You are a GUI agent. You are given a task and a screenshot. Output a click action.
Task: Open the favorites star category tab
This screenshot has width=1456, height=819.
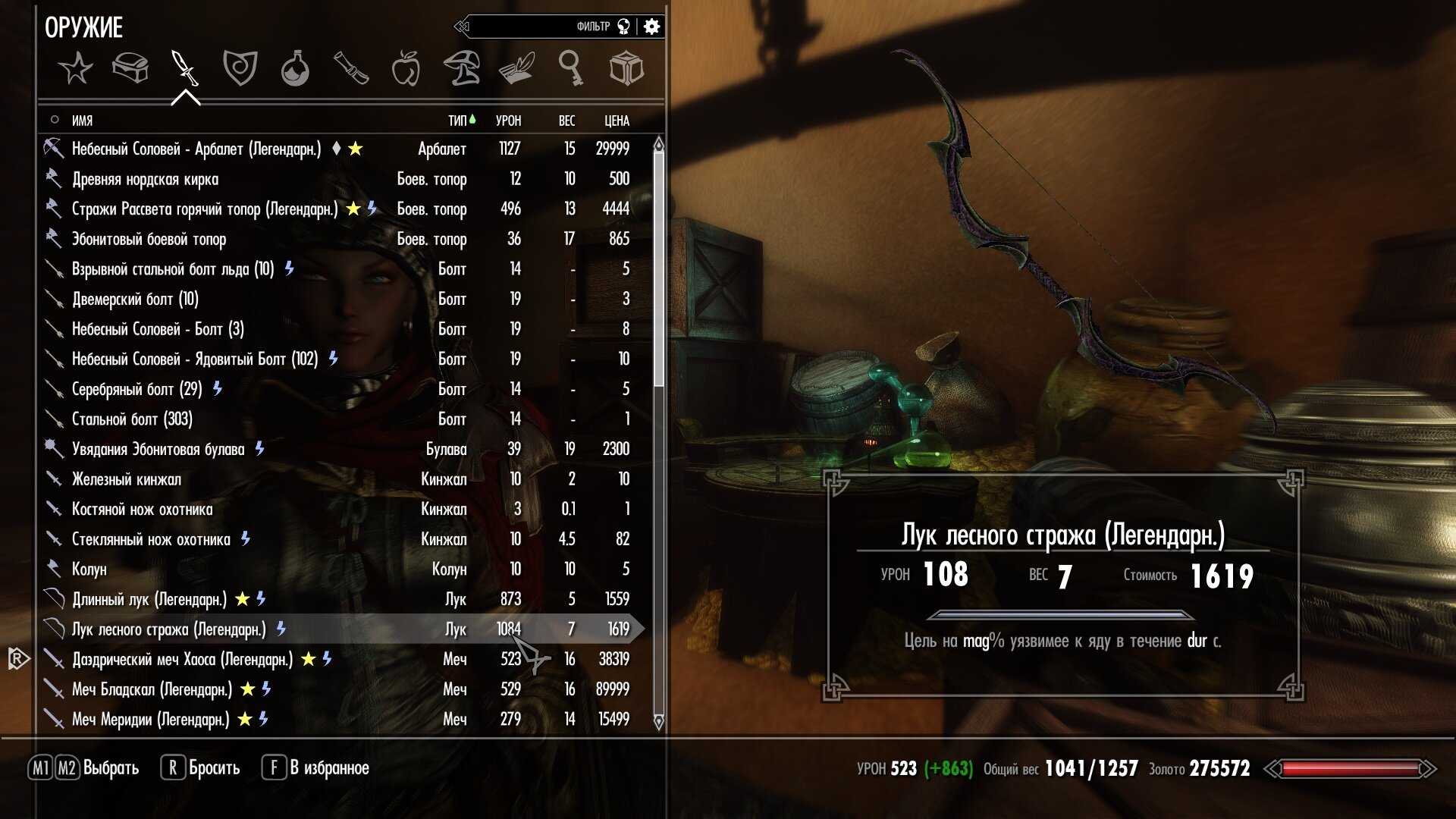(x=76, y=69)
